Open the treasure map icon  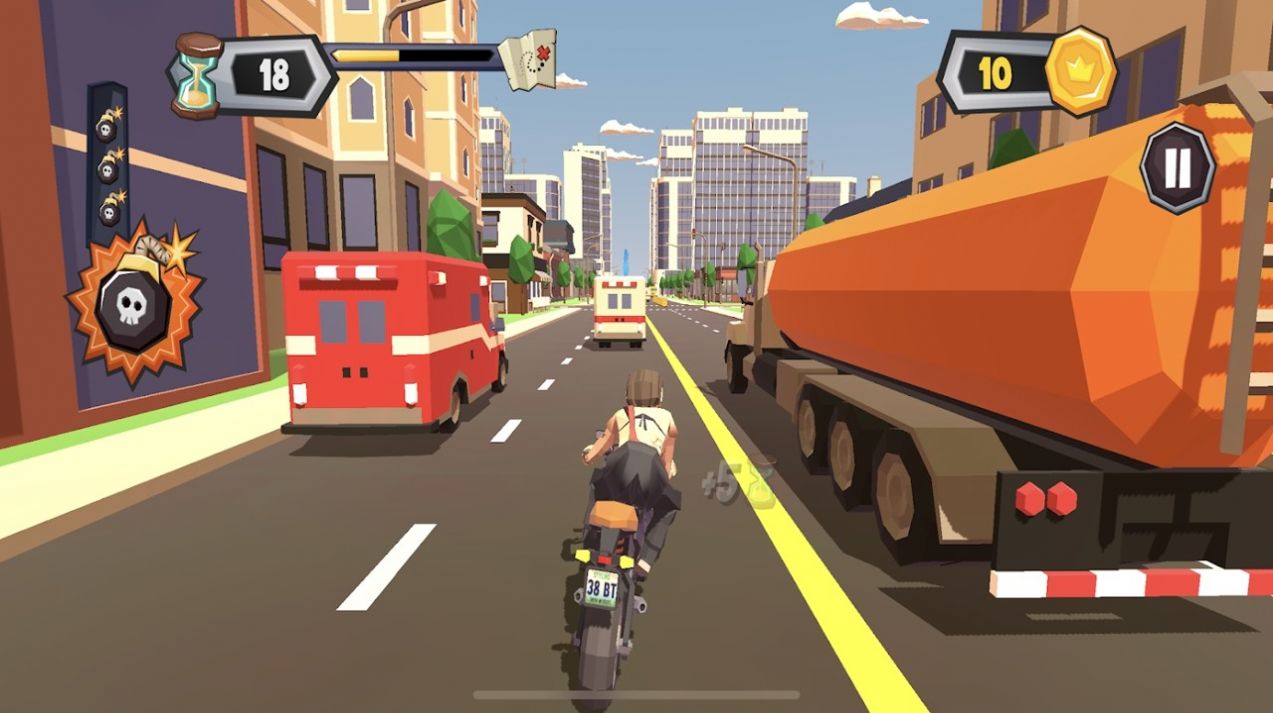[x=526, y=59]
